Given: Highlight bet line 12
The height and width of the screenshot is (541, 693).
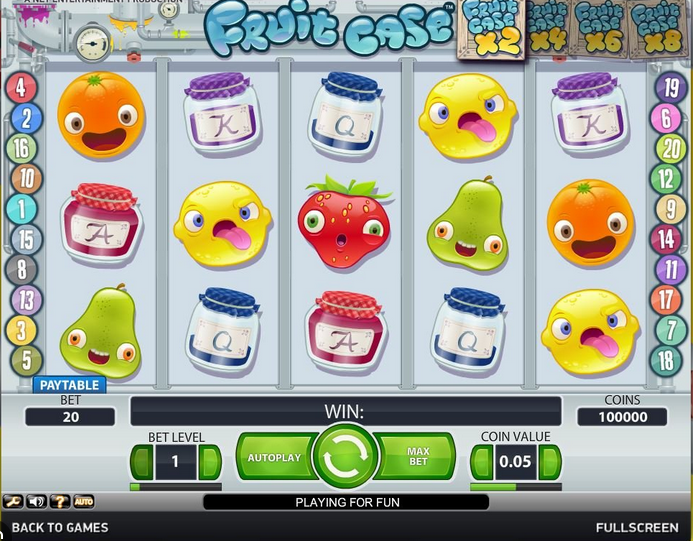Looking at the screenshot, I should [x=666, y=179].
